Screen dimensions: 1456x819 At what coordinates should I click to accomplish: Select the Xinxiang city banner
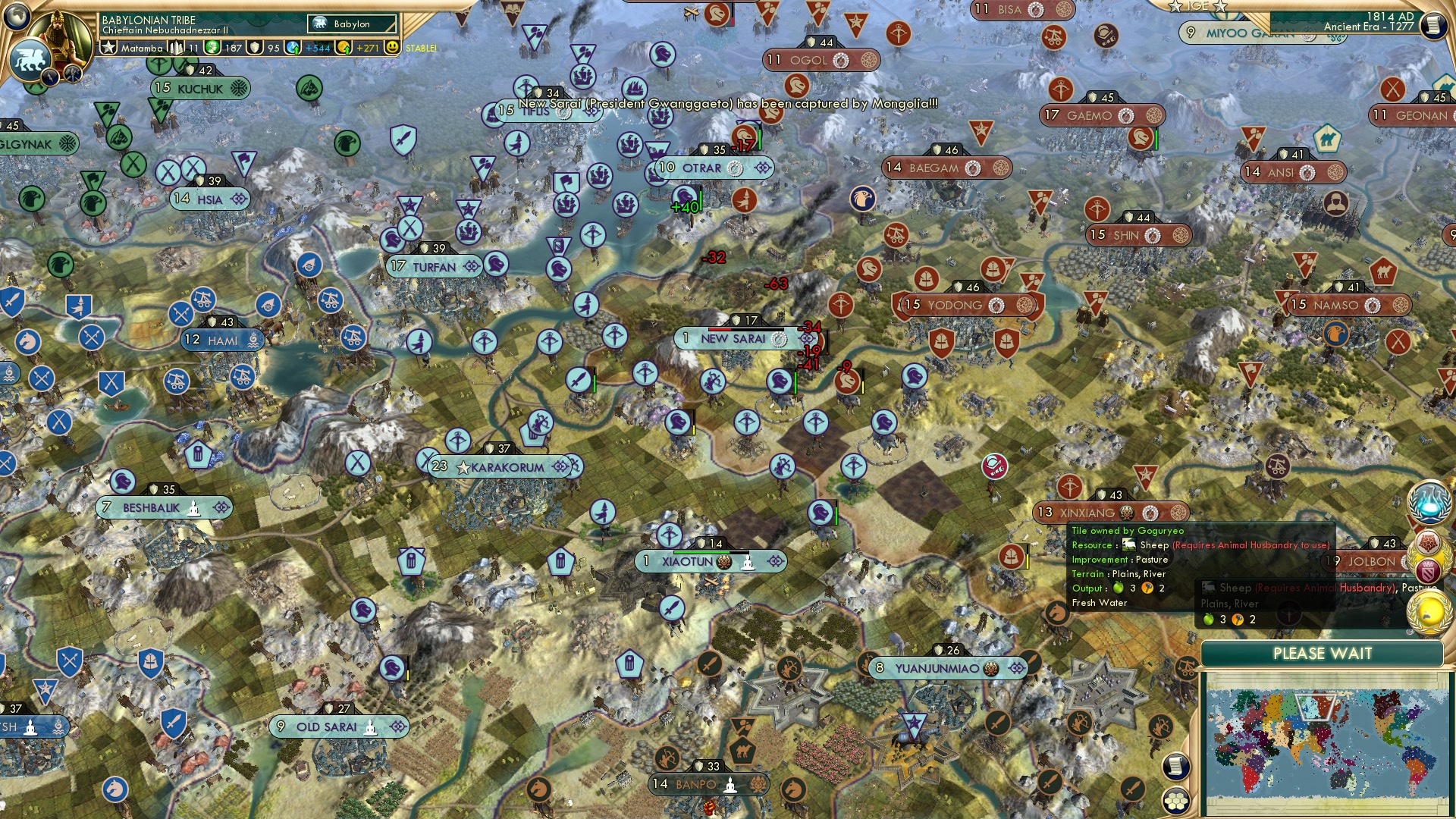pos(1087,513)
